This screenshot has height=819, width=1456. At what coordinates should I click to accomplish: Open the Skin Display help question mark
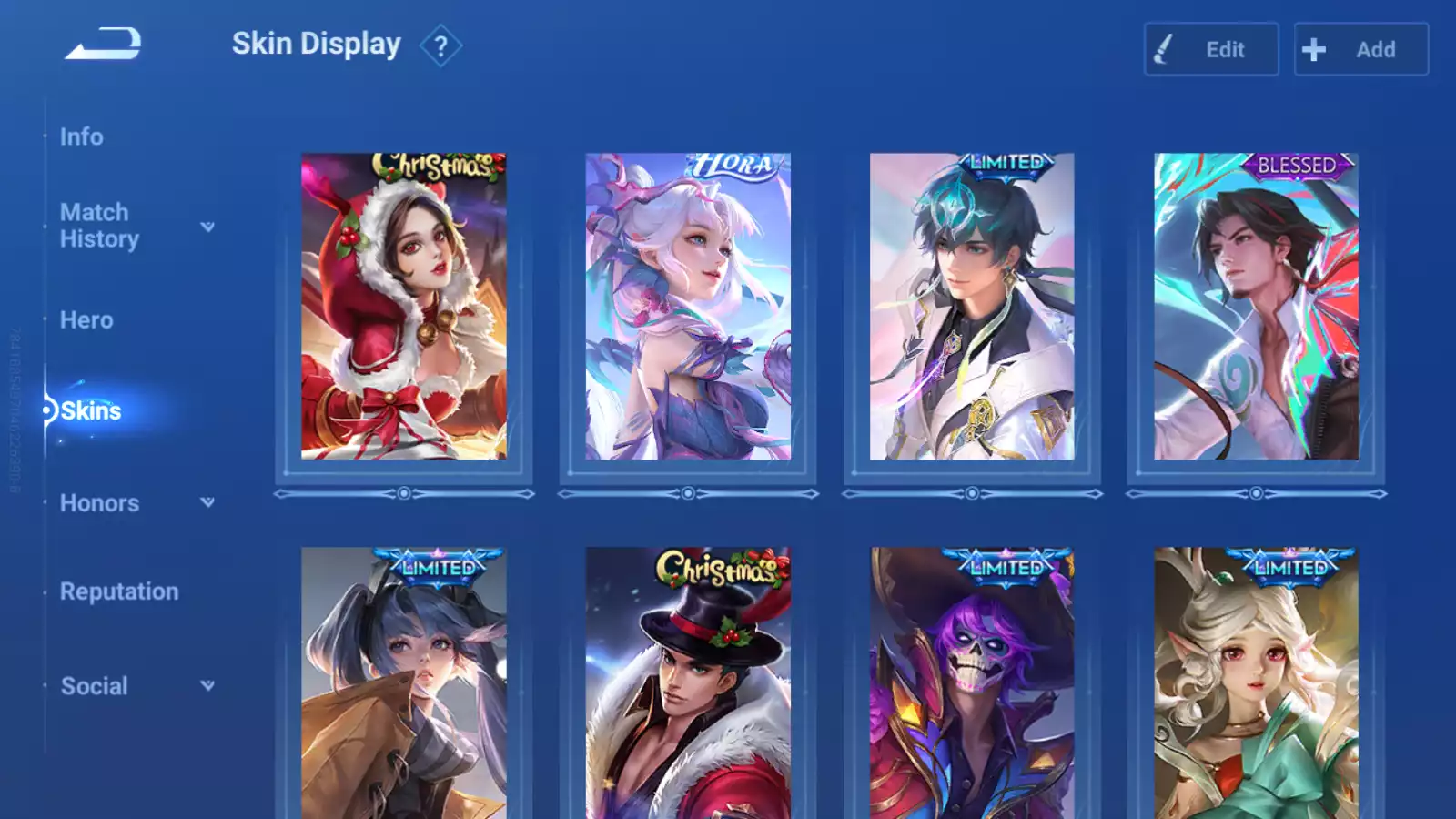440,46
